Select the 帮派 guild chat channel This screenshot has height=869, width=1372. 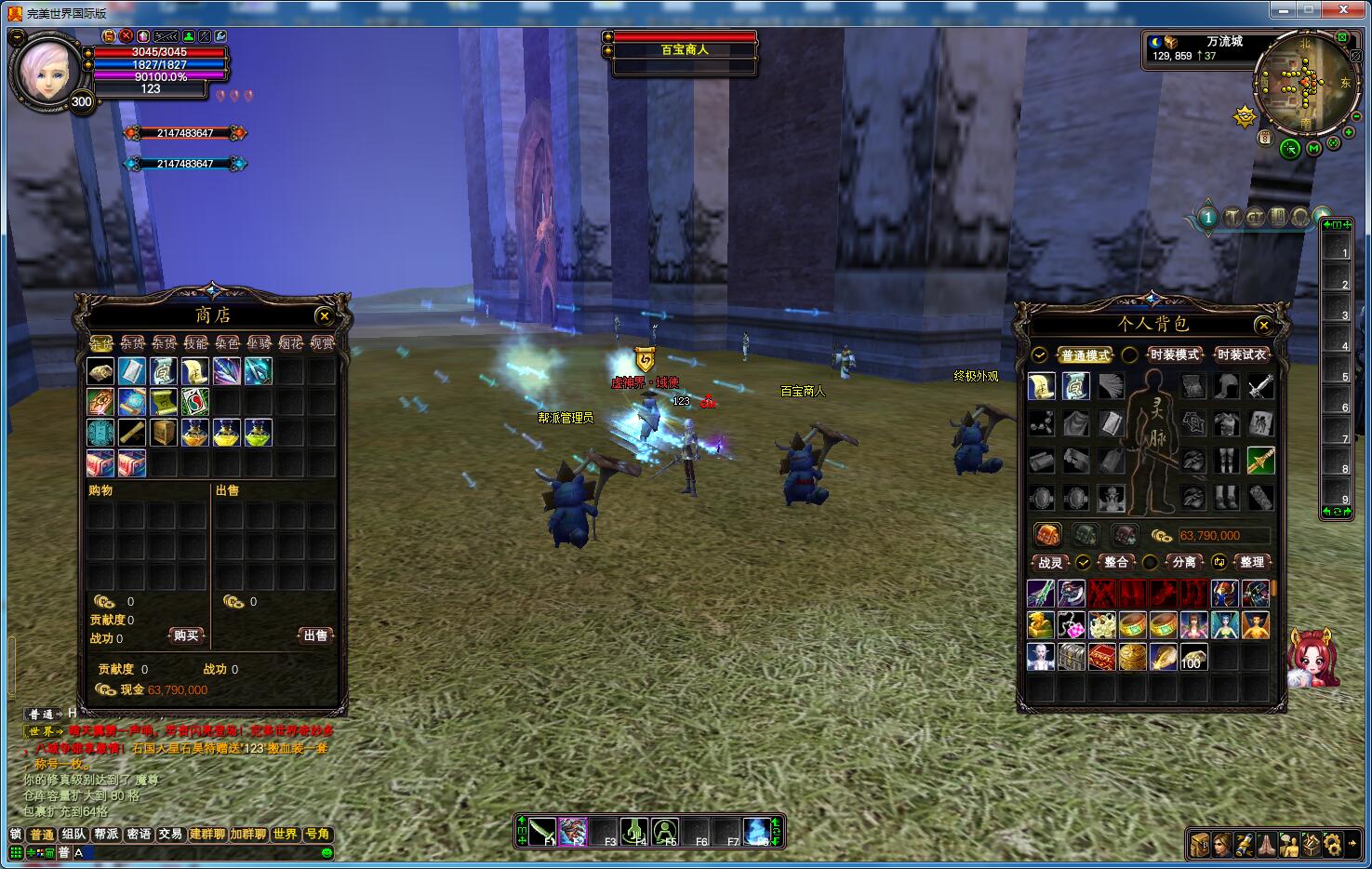[x=106, y=834]
